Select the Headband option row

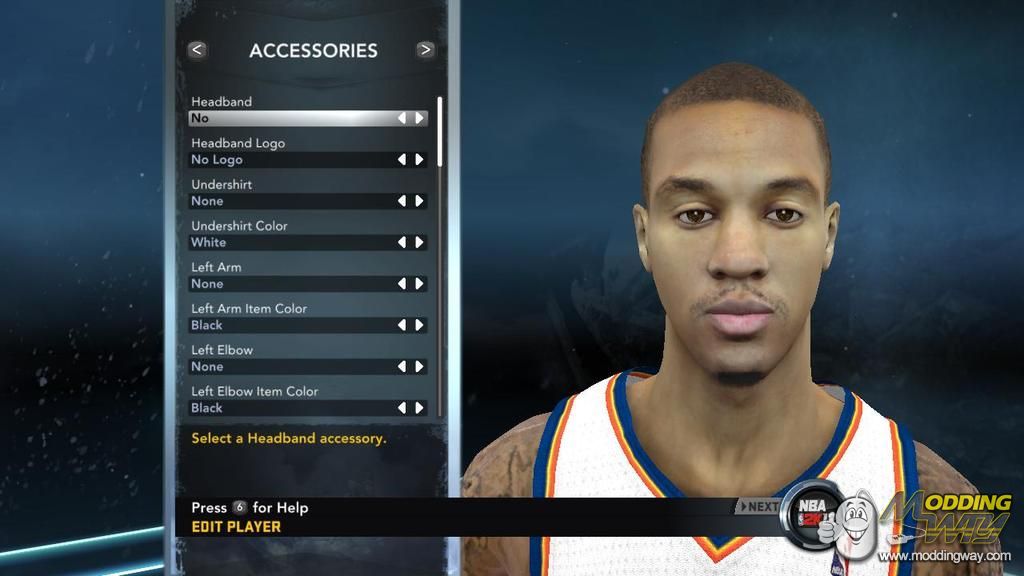pos(290,118)
